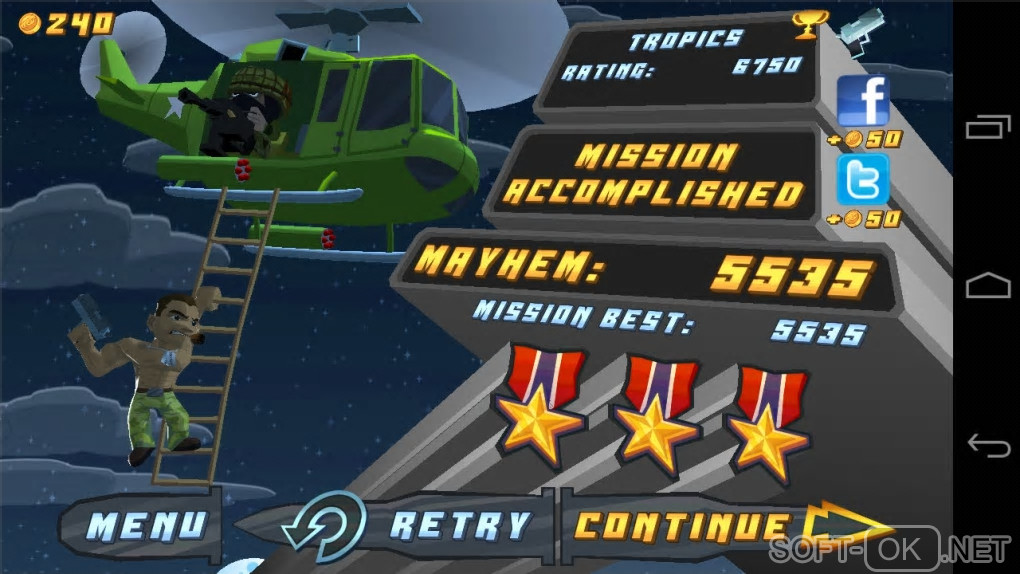Open the gold trophy leaderboard
The height and width of the screenshot is (574, 1020).
[x=807, y=24]
